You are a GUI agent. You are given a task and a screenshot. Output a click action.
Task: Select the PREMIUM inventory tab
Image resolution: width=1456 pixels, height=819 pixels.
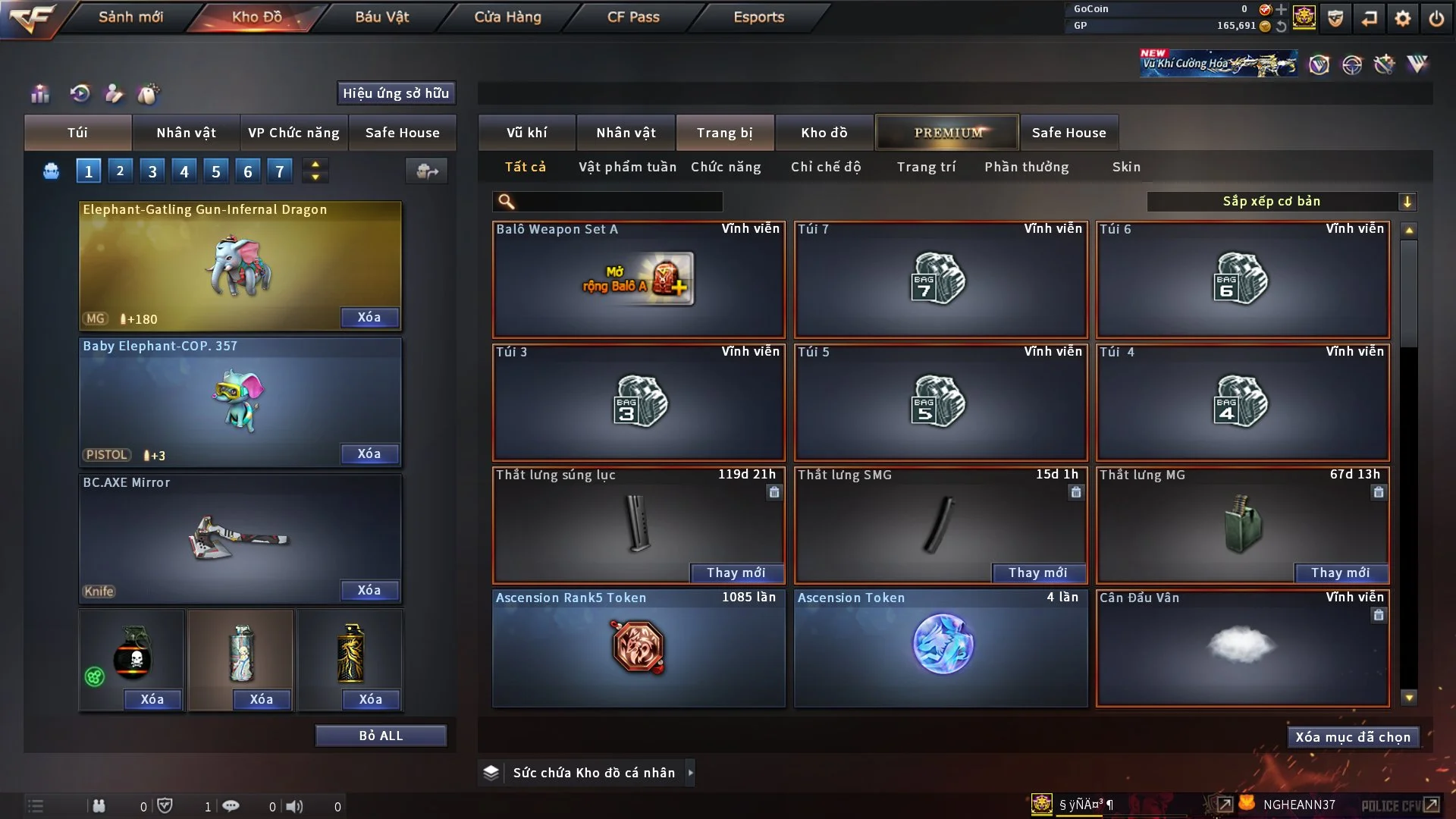947,133
